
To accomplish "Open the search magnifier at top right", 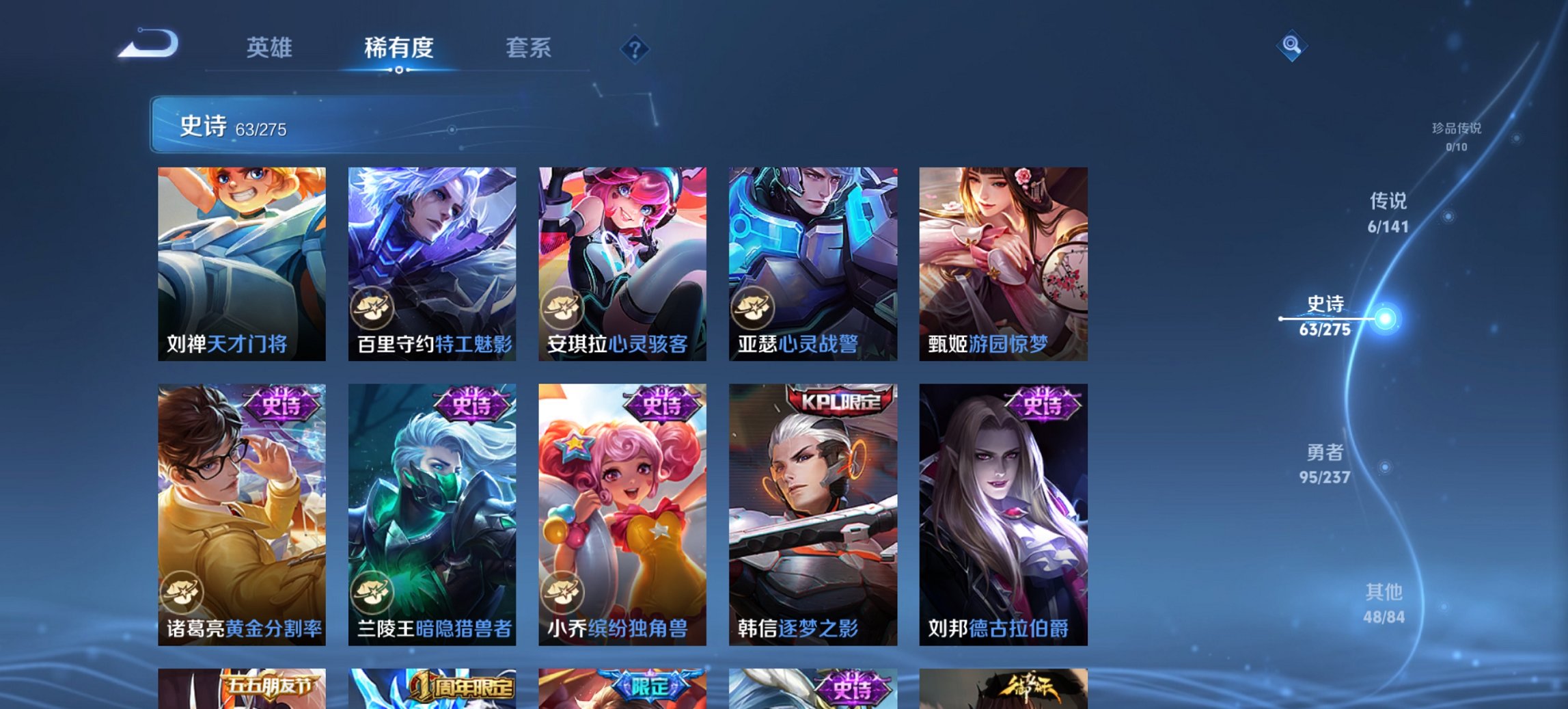I will click(x=1290, y=46).
